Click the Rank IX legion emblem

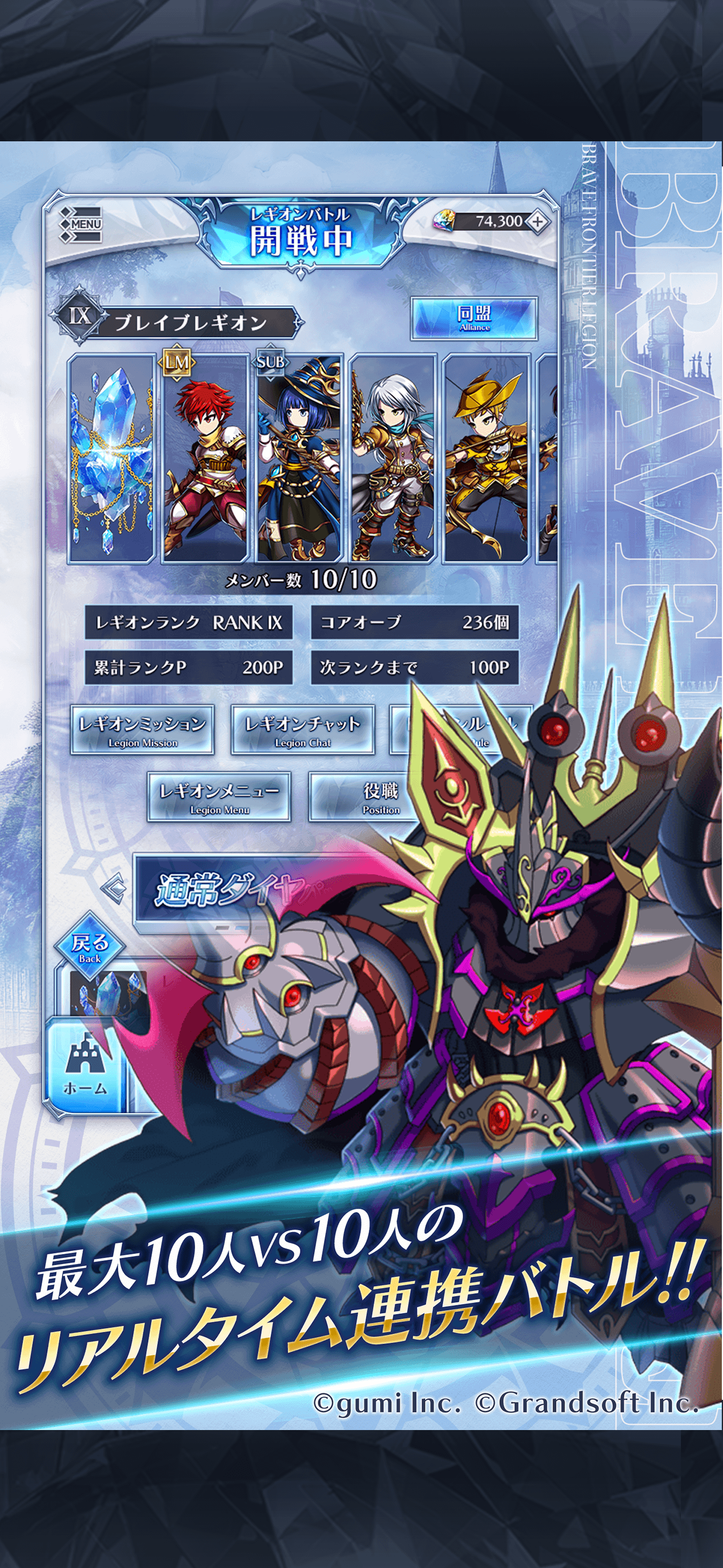[x=81, y=316]
